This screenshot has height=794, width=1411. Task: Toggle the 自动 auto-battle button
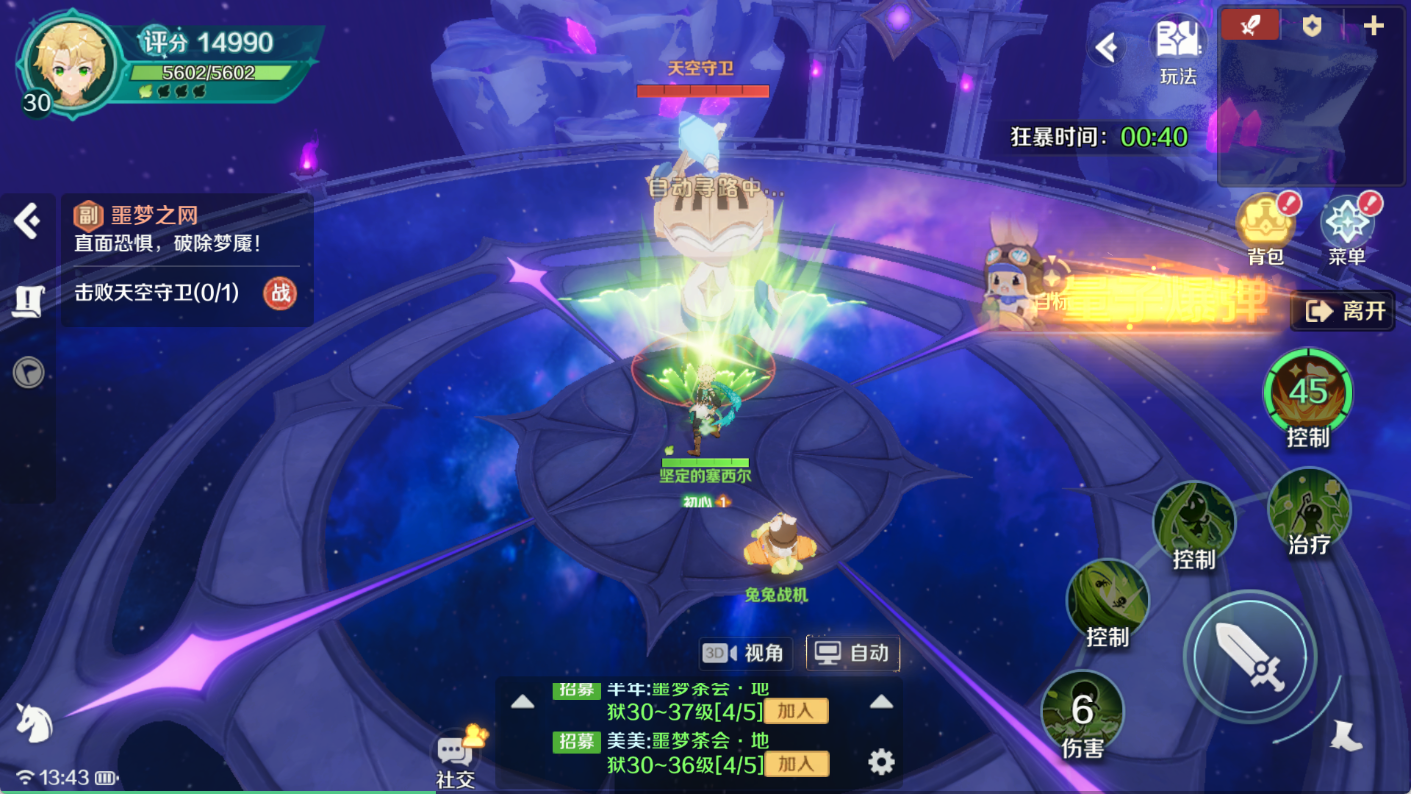point(853,653)
